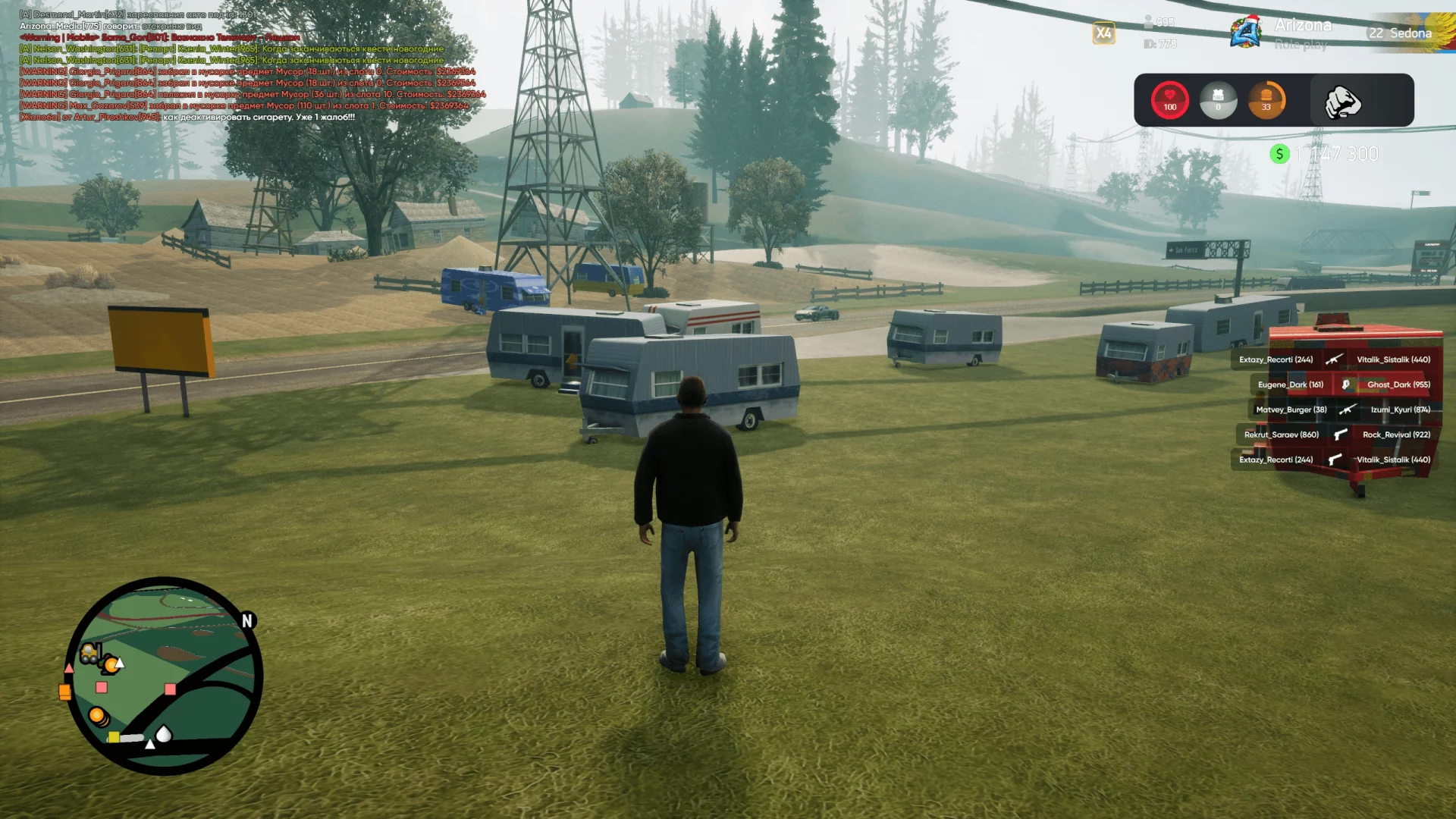Click the white droplet marker on the minimap
Screen dimensions: 1456x819
[164, 733]
